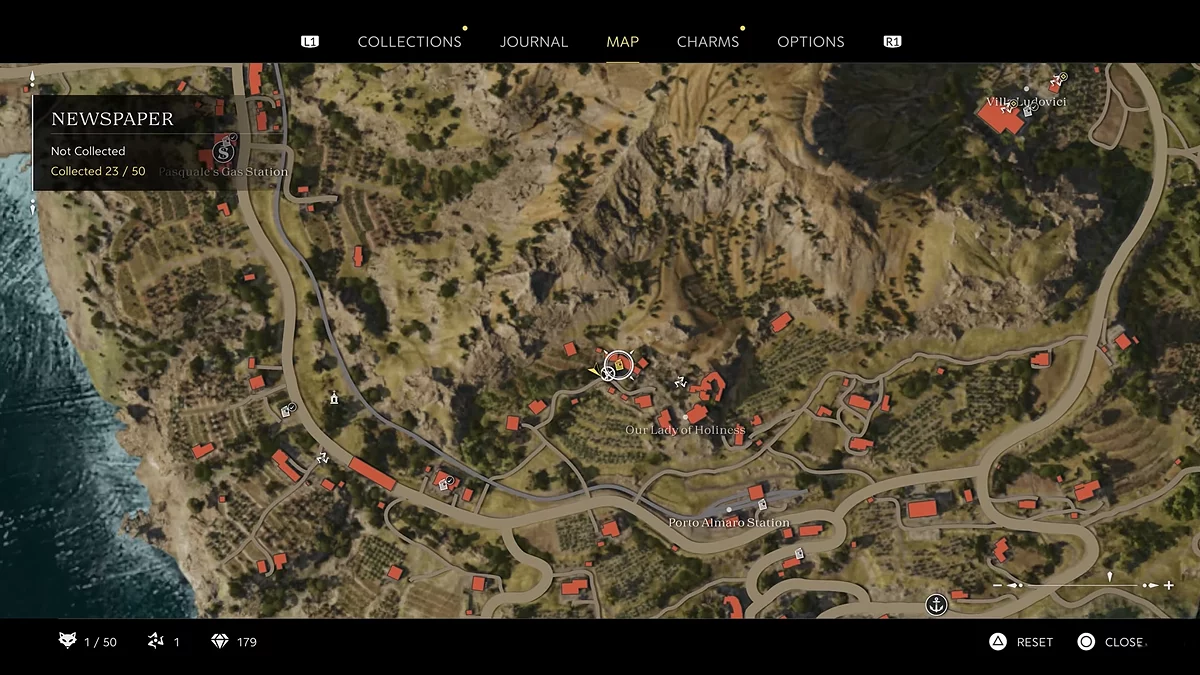Click the anchor dock marker on the map

[936, 605]
